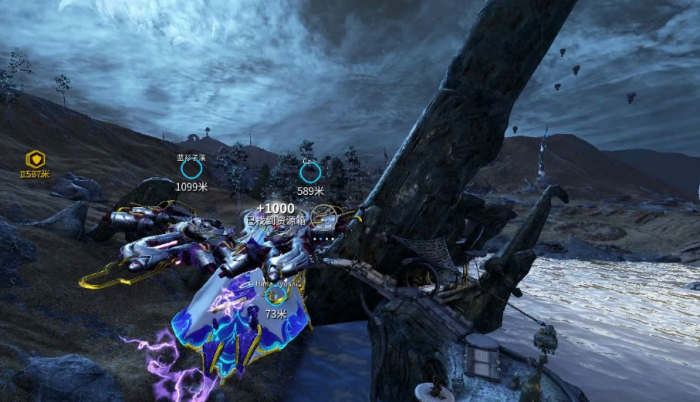Viewport: 700px width, 402px height.
Task: Click the yellow hexagon objective waypoint marker
Action: click(35, 159)
